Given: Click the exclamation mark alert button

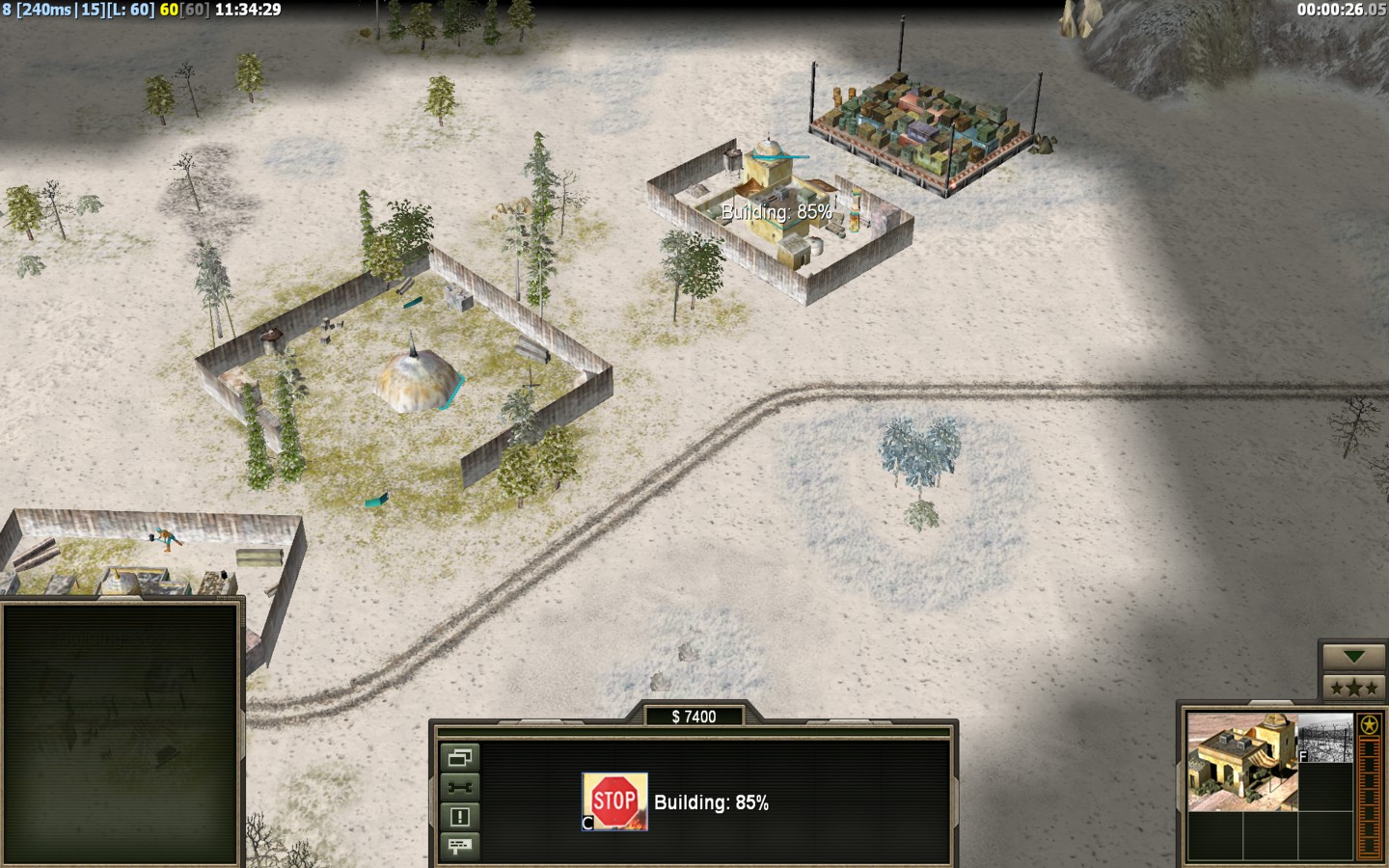Looking at the screenshot, I should coord(459,817).
